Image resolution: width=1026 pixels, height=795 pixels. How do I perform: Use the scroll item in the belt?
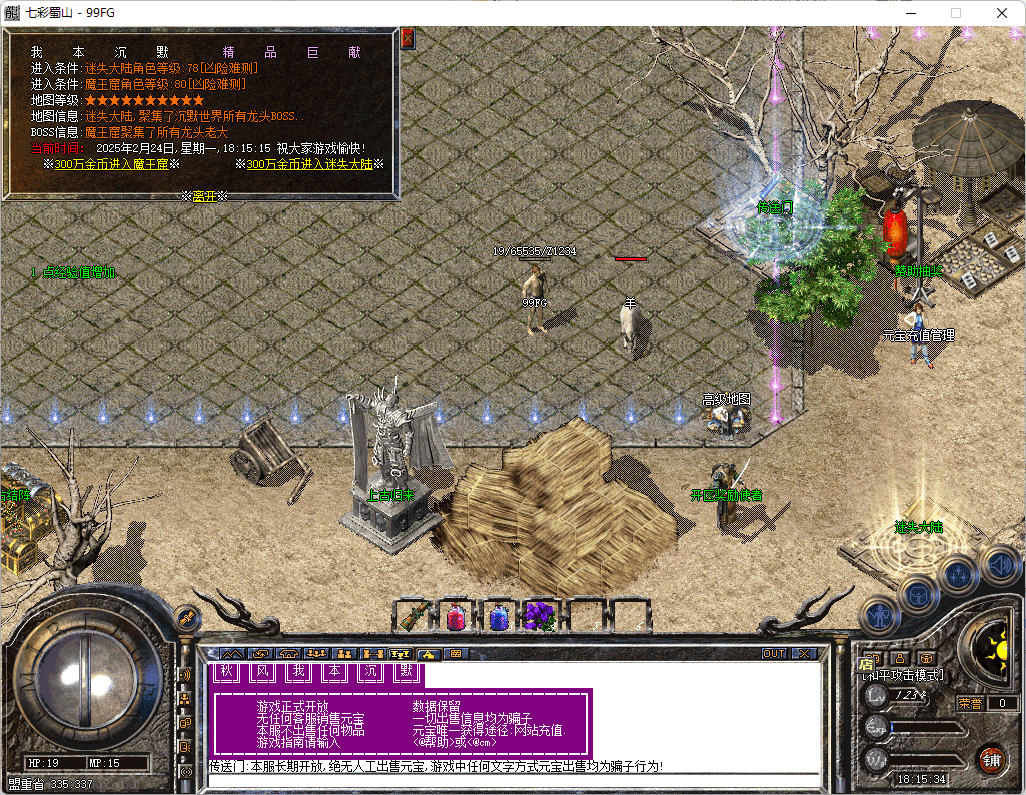(411, 617)
